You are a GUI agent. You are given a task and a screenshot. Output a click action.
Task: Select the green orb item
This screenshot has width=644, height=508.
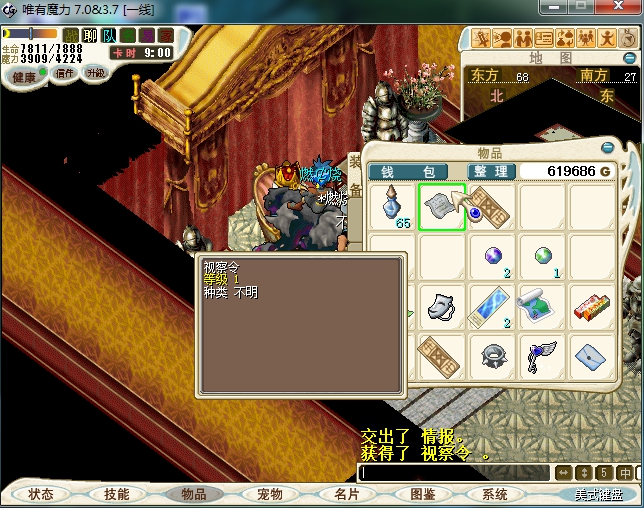(x=542, y=257)
